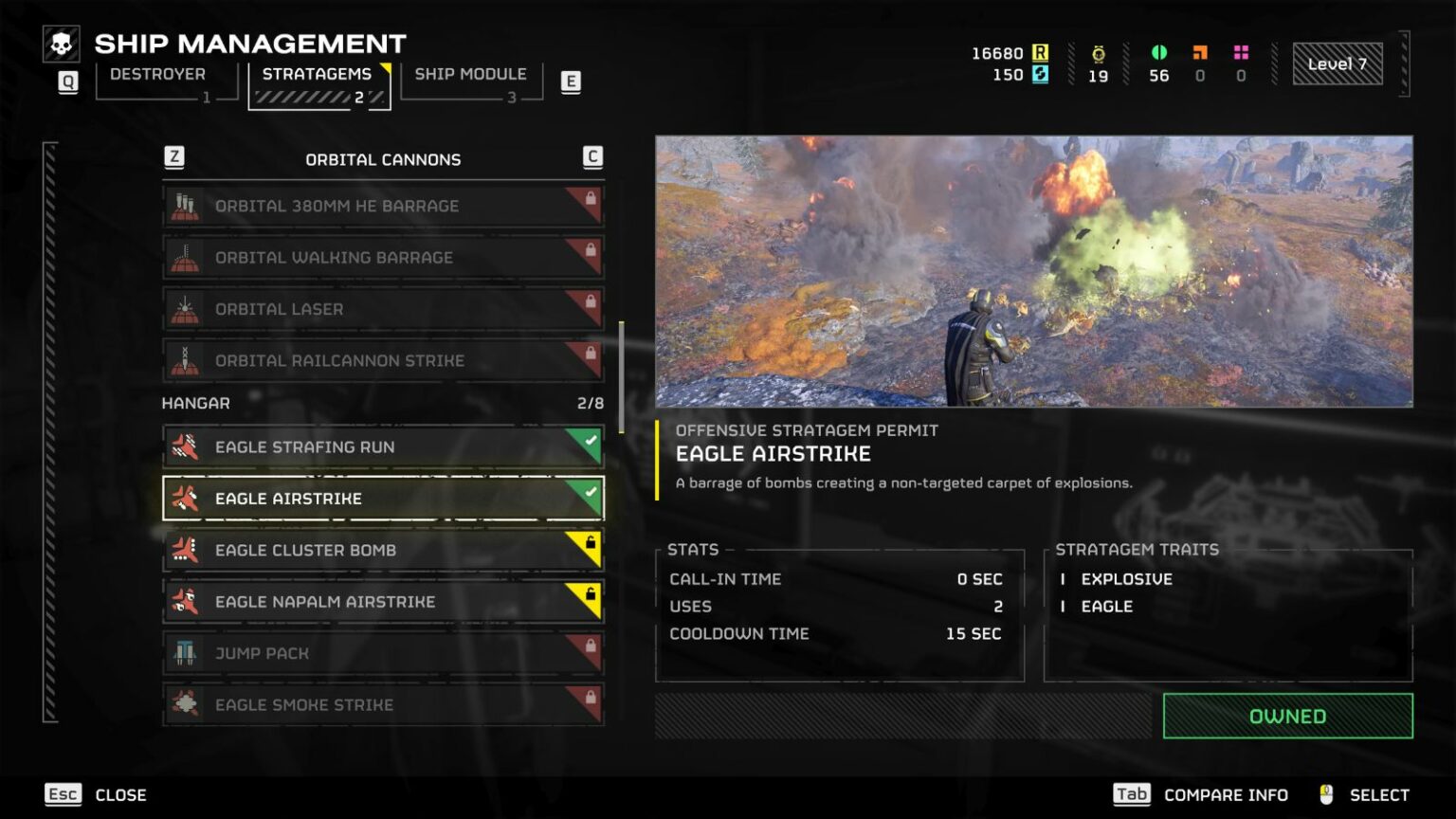The image size is (1456, 819).
Task: Choose the Eagle Smoke Strike row
Action: pyautogui.click(x=383, y=704)
